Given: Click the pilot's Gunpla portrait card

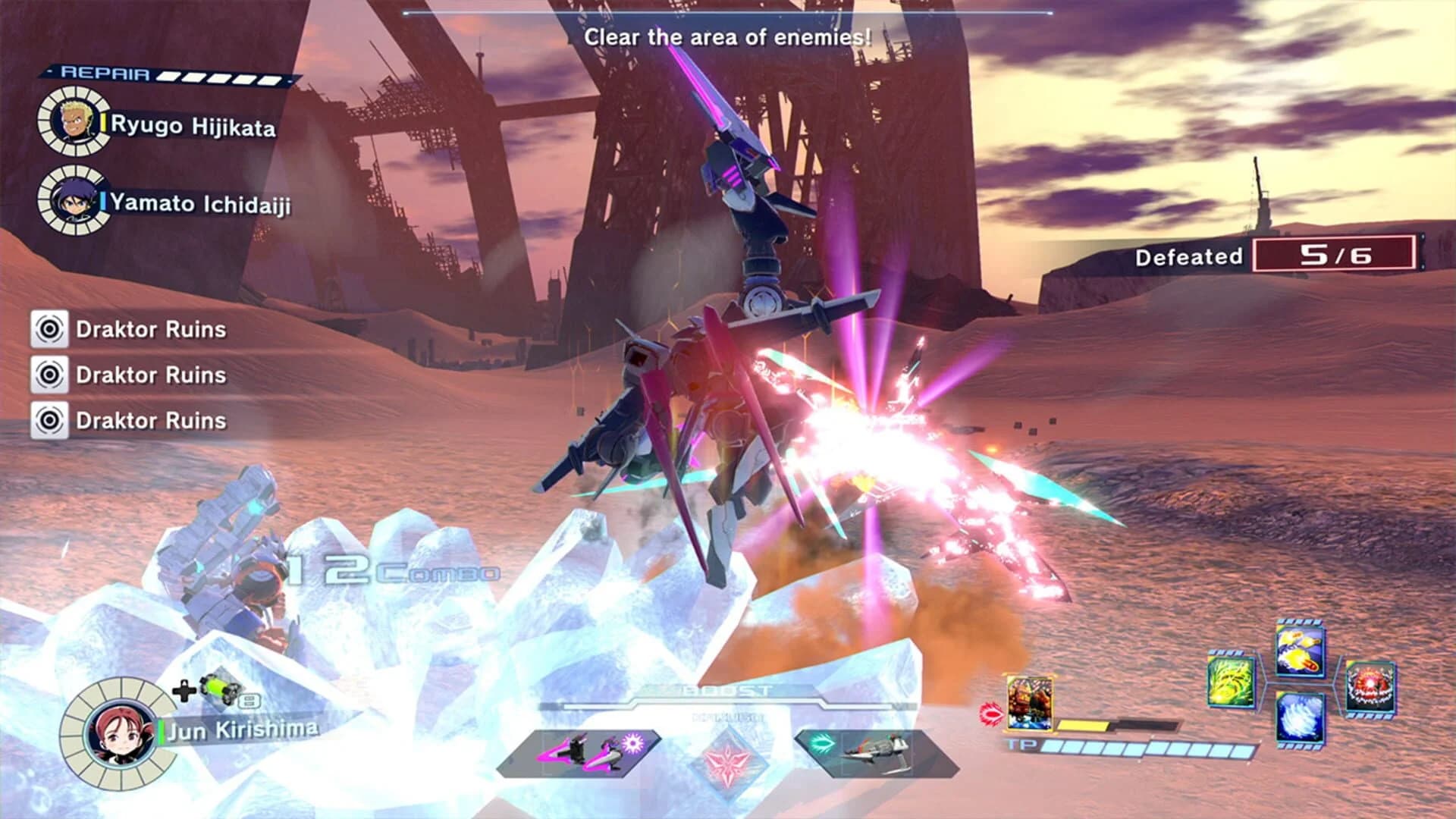Looking at the screenshot, I should [x=1028, y=703].
